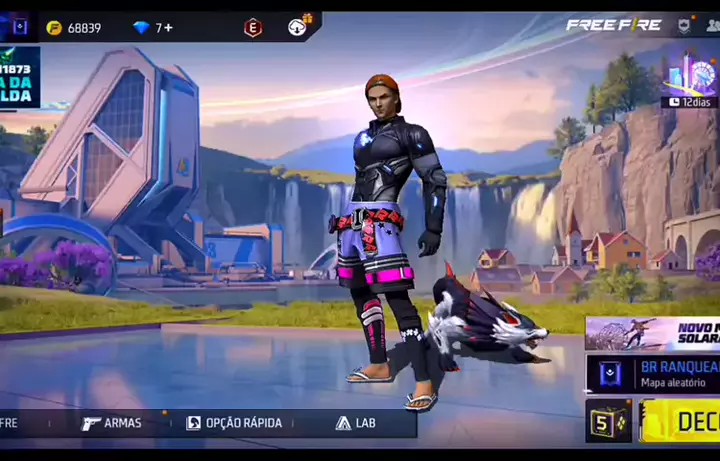Open the guild shield icon
This screenshot has width=720, height=461.
tap(684, 26)
